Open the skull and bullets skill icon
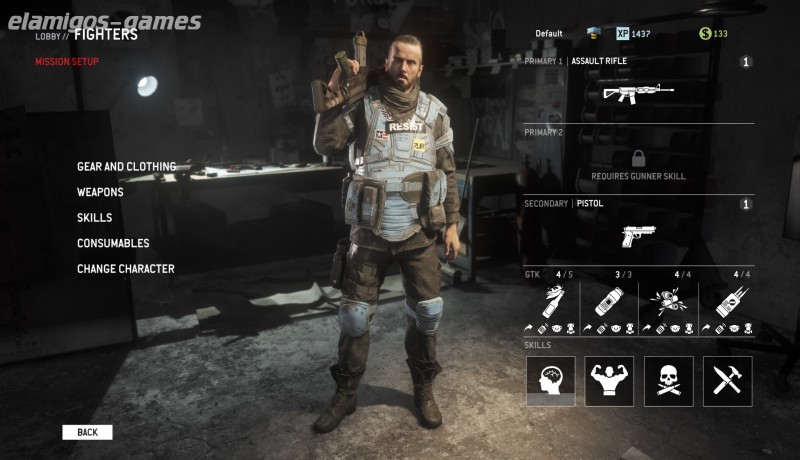Image resolution: width=800 pixels, height=460 pixels. tap(668, 381)
